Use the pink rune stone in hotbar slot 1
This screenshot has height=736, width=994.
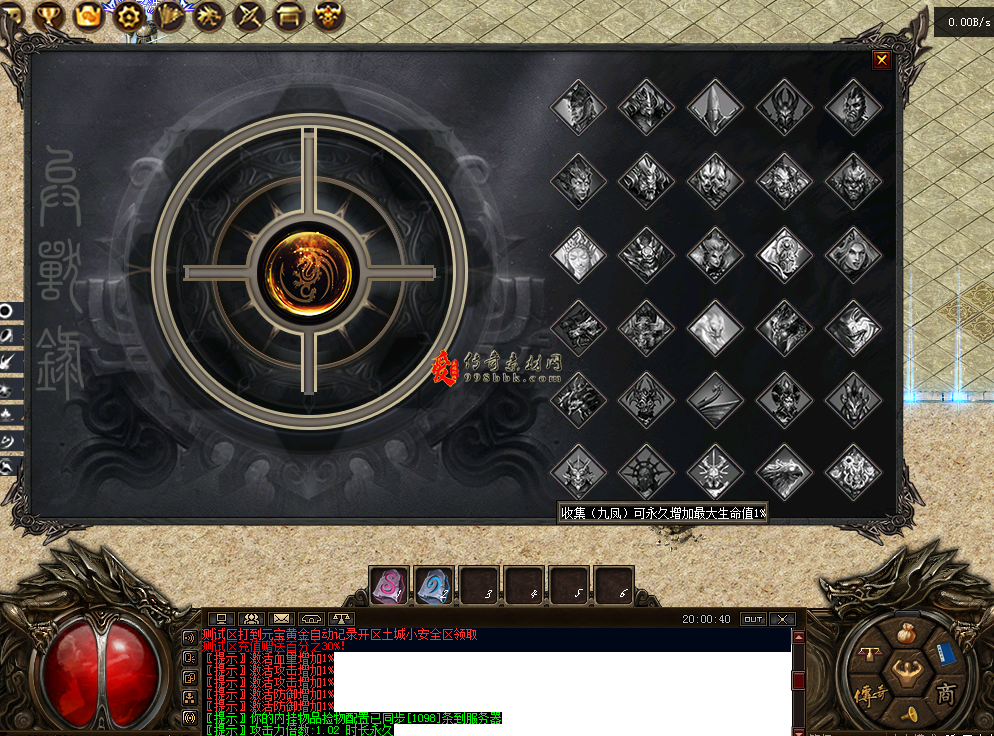[389, 586]
